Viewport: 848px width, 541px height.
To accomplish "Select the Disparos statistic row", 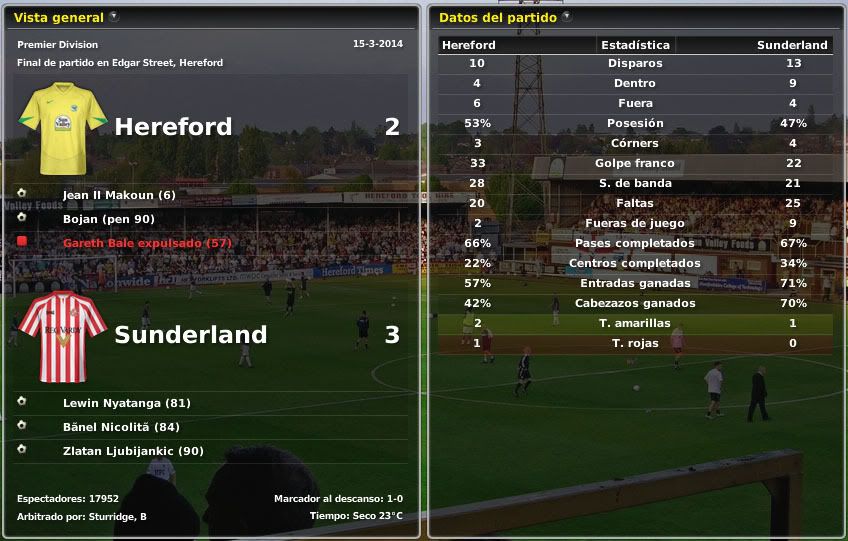I will click(635, 63).
